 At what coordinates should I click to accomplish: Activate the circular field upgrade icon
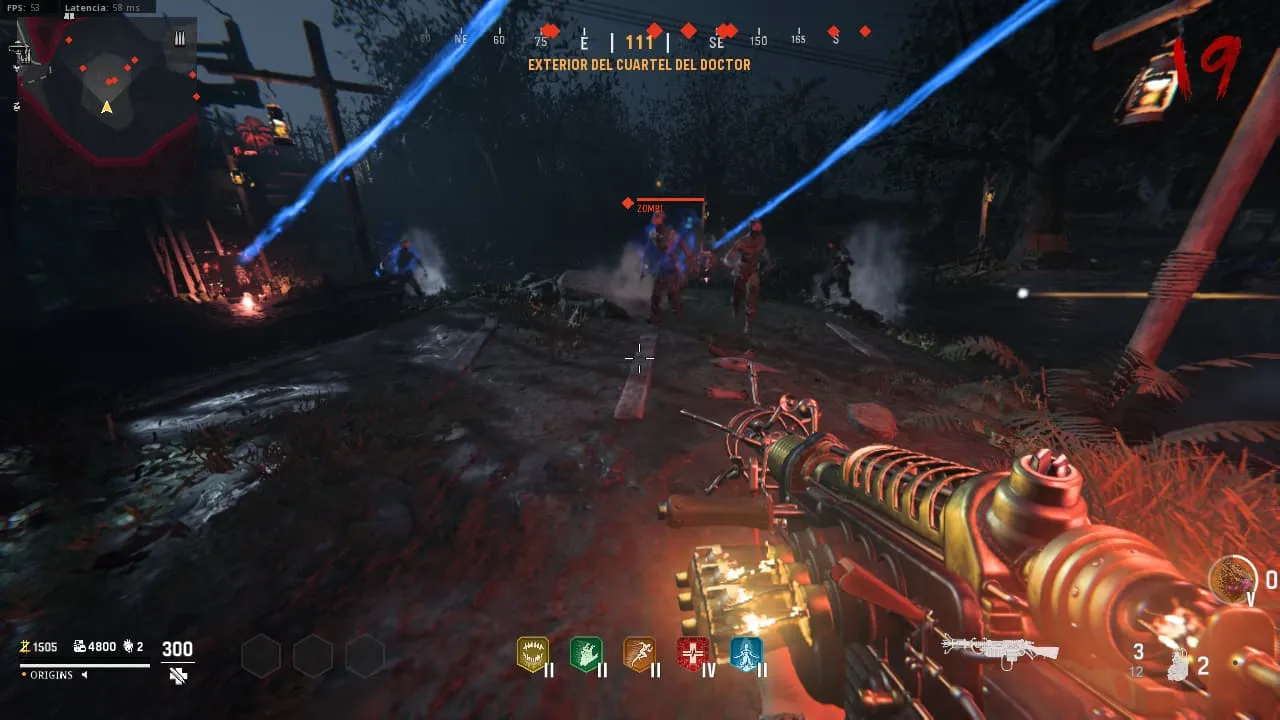(1232, 579)
